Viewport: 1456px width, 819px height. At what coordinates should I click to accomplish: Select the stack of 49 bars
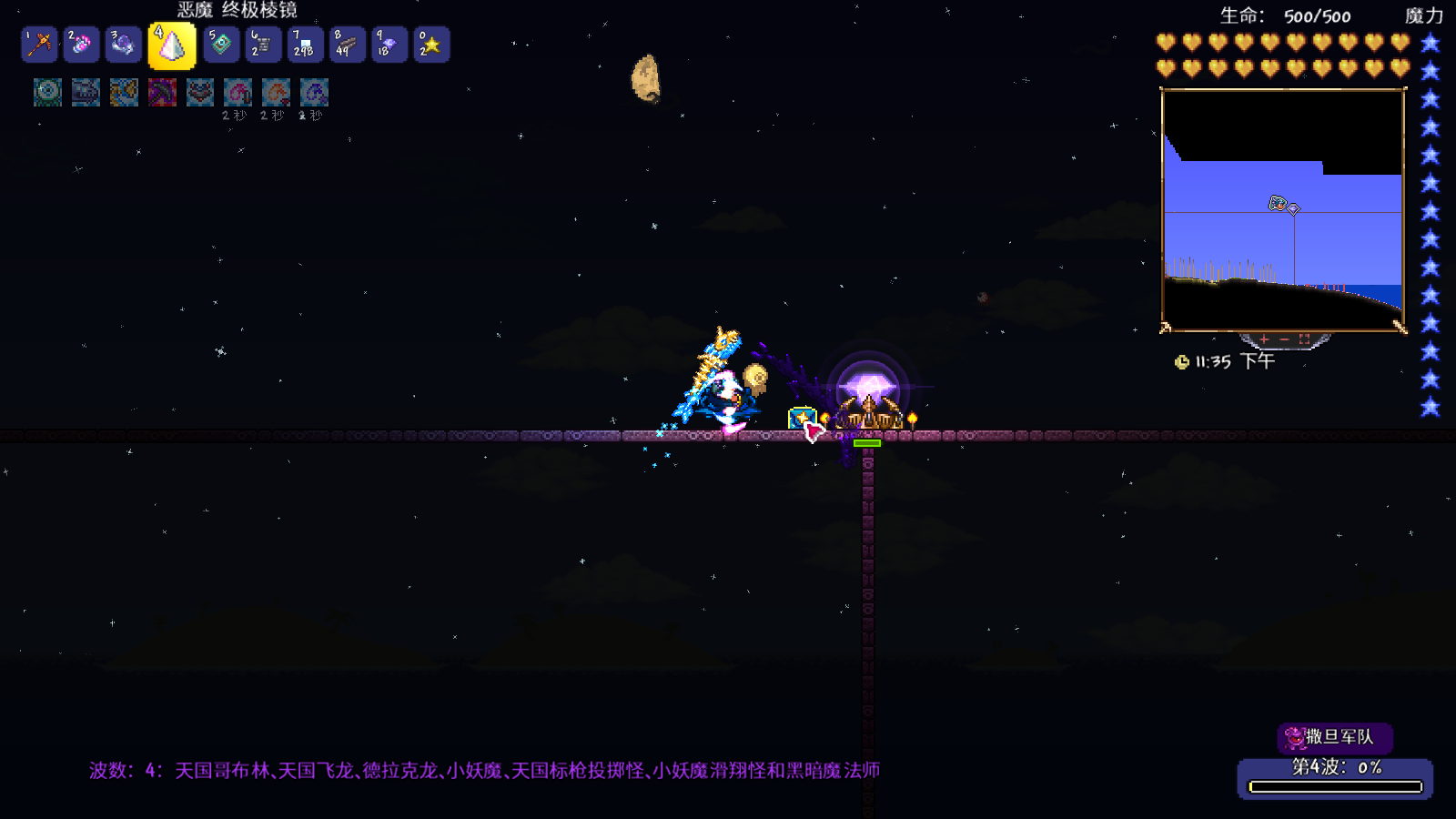point(347,45)
